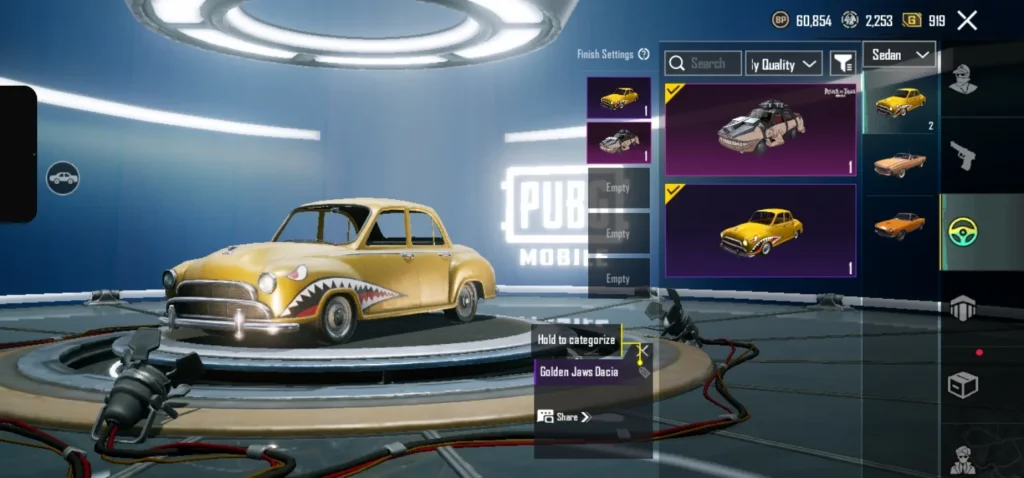This screenshot has width=1024, height=478.
Task: Select the yellow Dacia finish slot
Action: click(x=619, y=98)
